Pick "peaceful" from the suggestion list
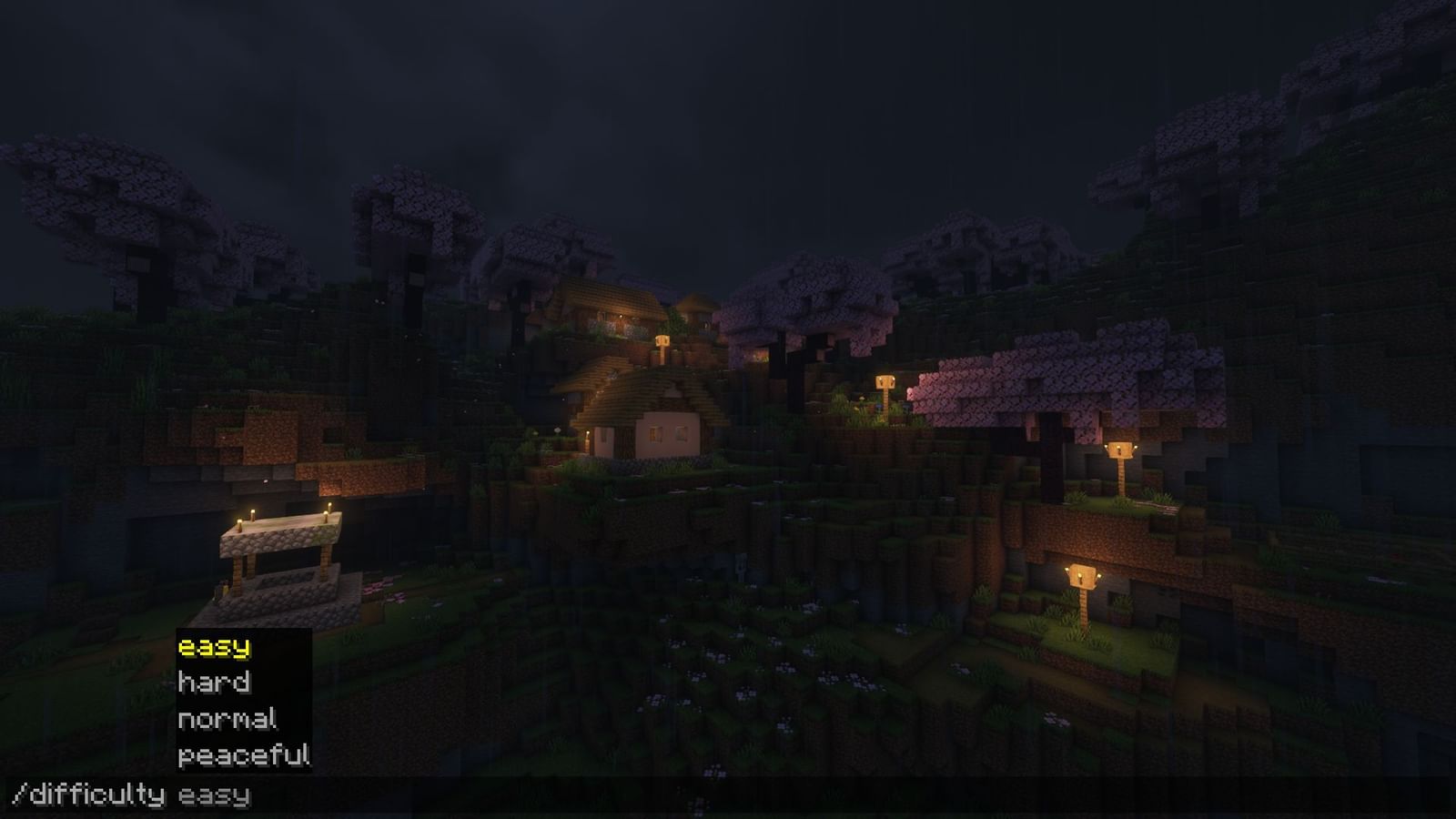Screen dimensions: 1456x819 (244, 755)
